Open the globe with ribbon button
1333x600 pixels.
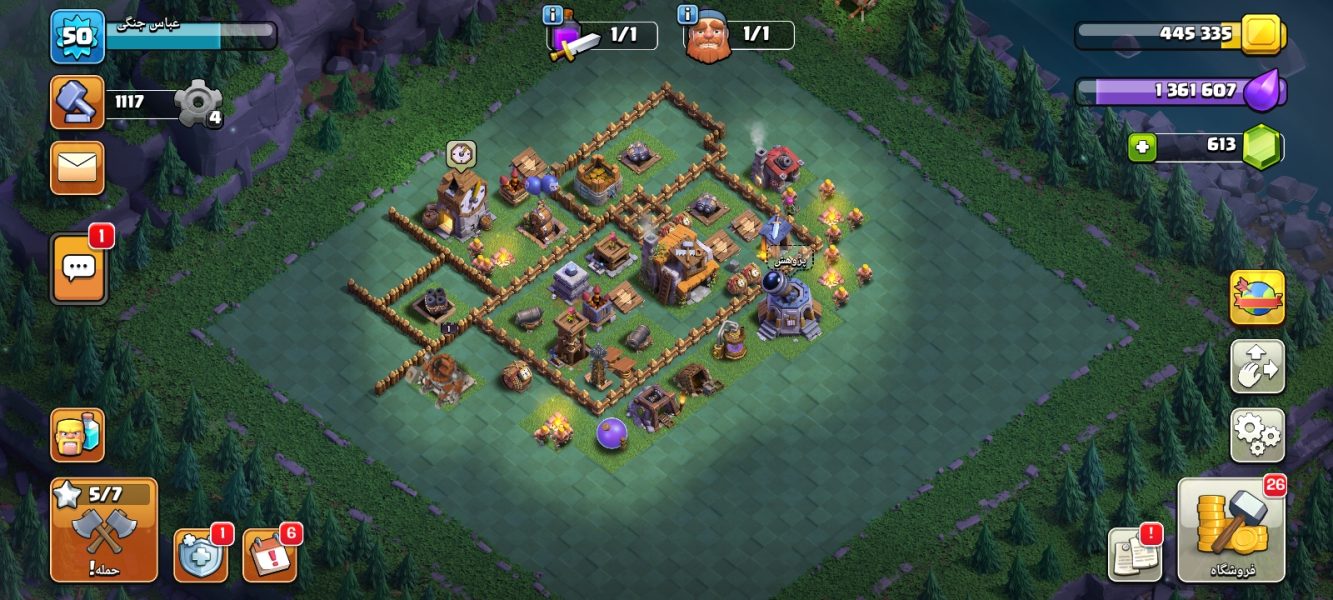click(x=1257, y=298)
